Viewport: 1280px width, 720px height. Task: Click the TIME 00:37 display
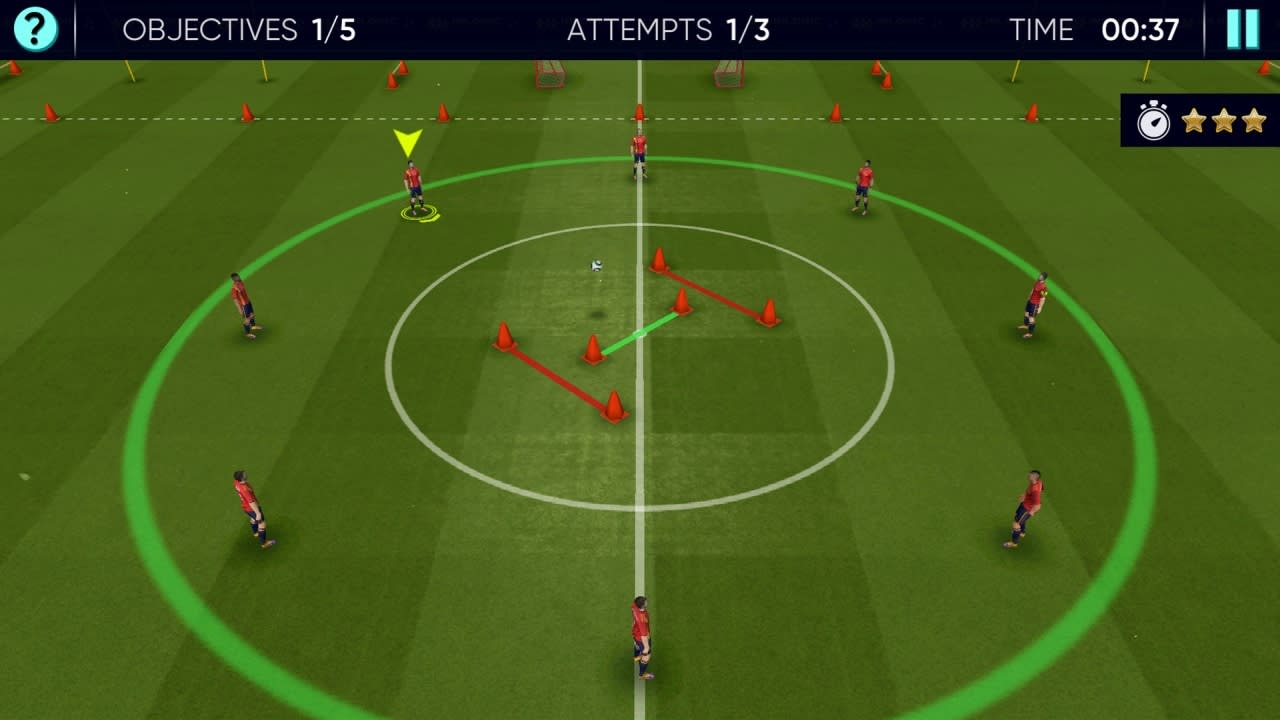tap(1097, 29)
